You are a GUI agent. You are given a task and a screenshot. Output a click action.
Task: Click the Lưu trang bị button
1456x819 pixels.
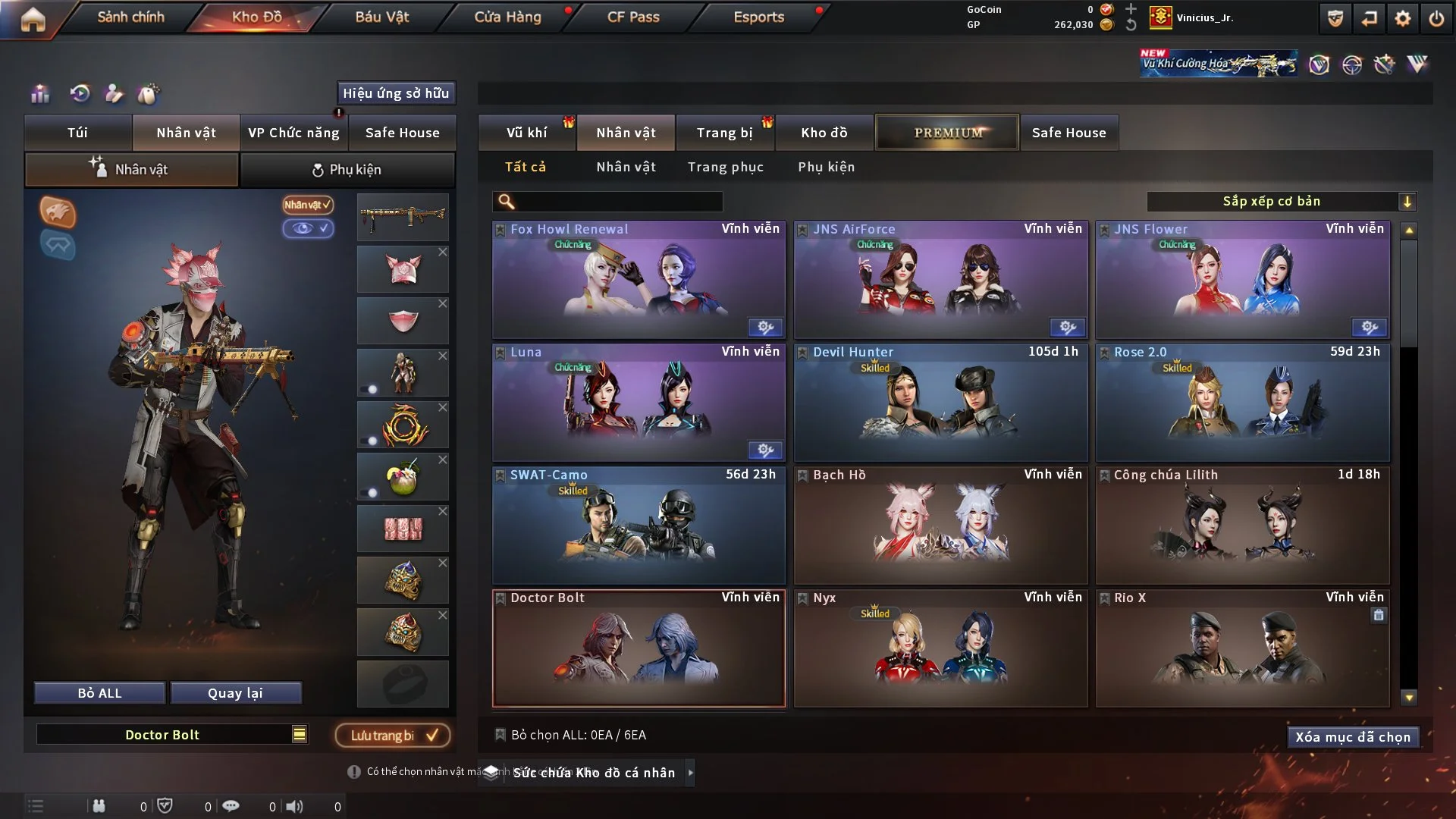tap(392, 735)
